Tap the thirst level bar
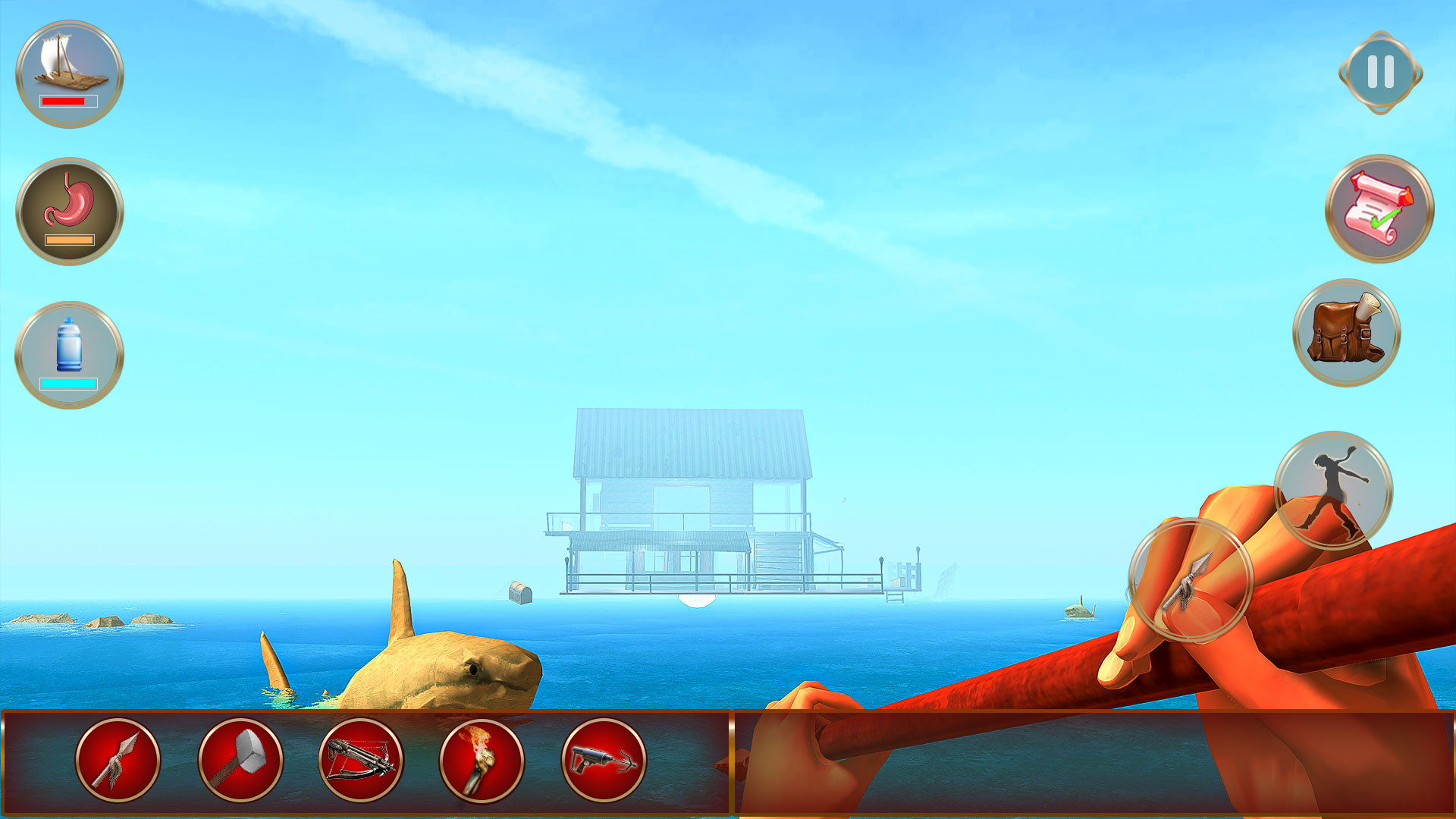Screen dimensions: 1456x819 67,385
